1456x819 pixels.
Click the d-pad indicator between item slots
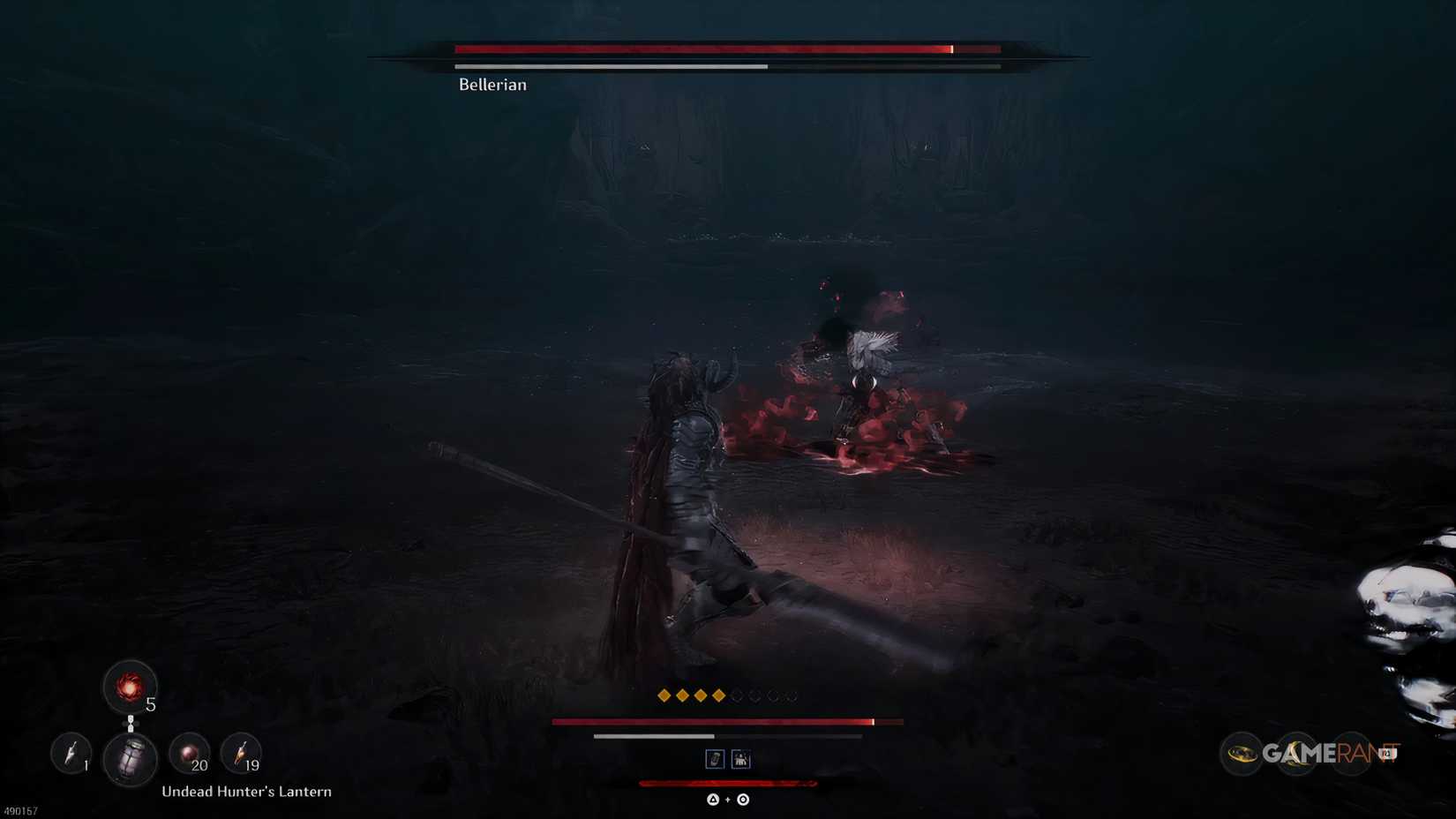(x=131, y=724)
